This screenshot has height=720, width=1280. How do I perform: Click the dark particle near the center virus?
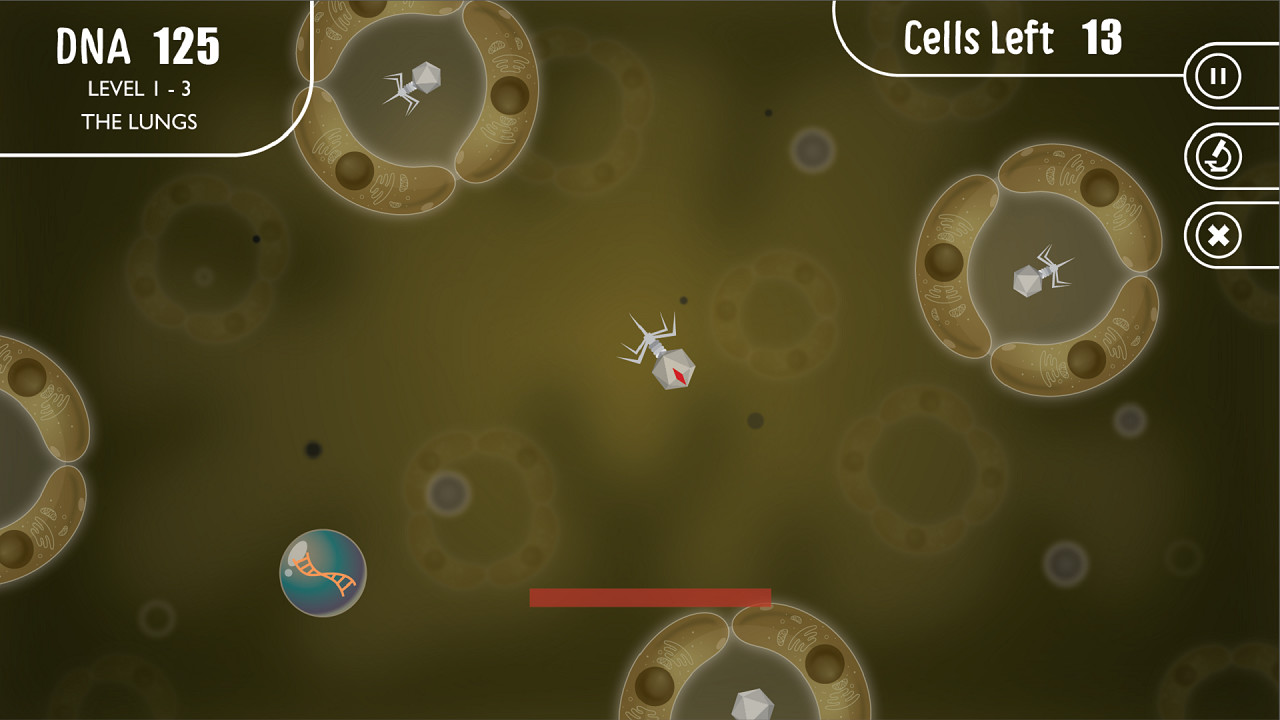tap(685, 300)
